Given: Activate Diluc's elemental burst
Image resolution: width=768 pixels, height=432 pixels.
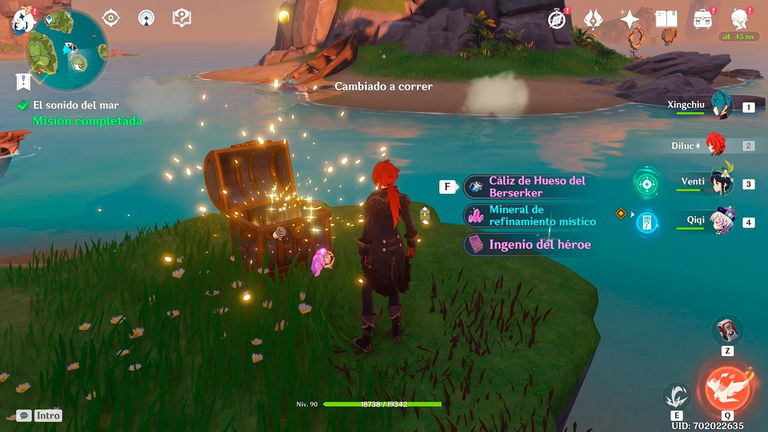Looking at the screenshot, I should coord(727,388).
